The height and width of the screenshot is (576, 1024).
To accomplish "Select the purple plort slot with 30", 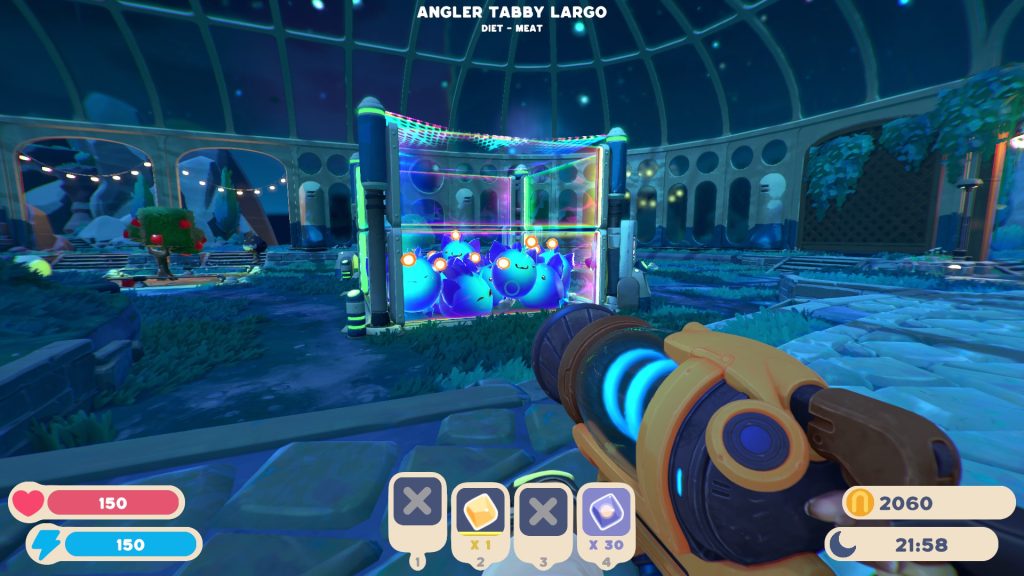I will [604, 511].
